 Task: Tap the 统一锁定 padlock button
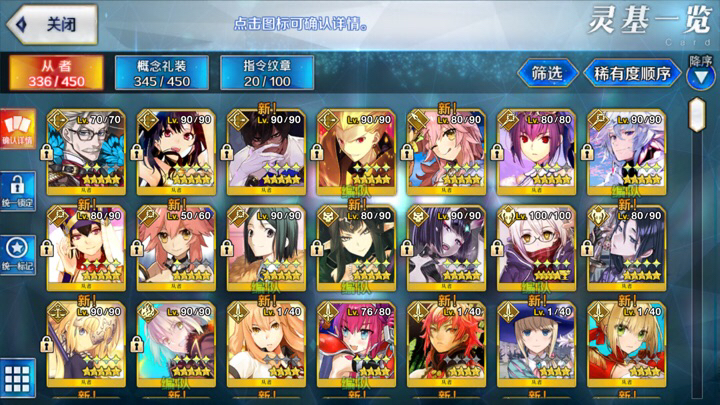coord(18,190)
